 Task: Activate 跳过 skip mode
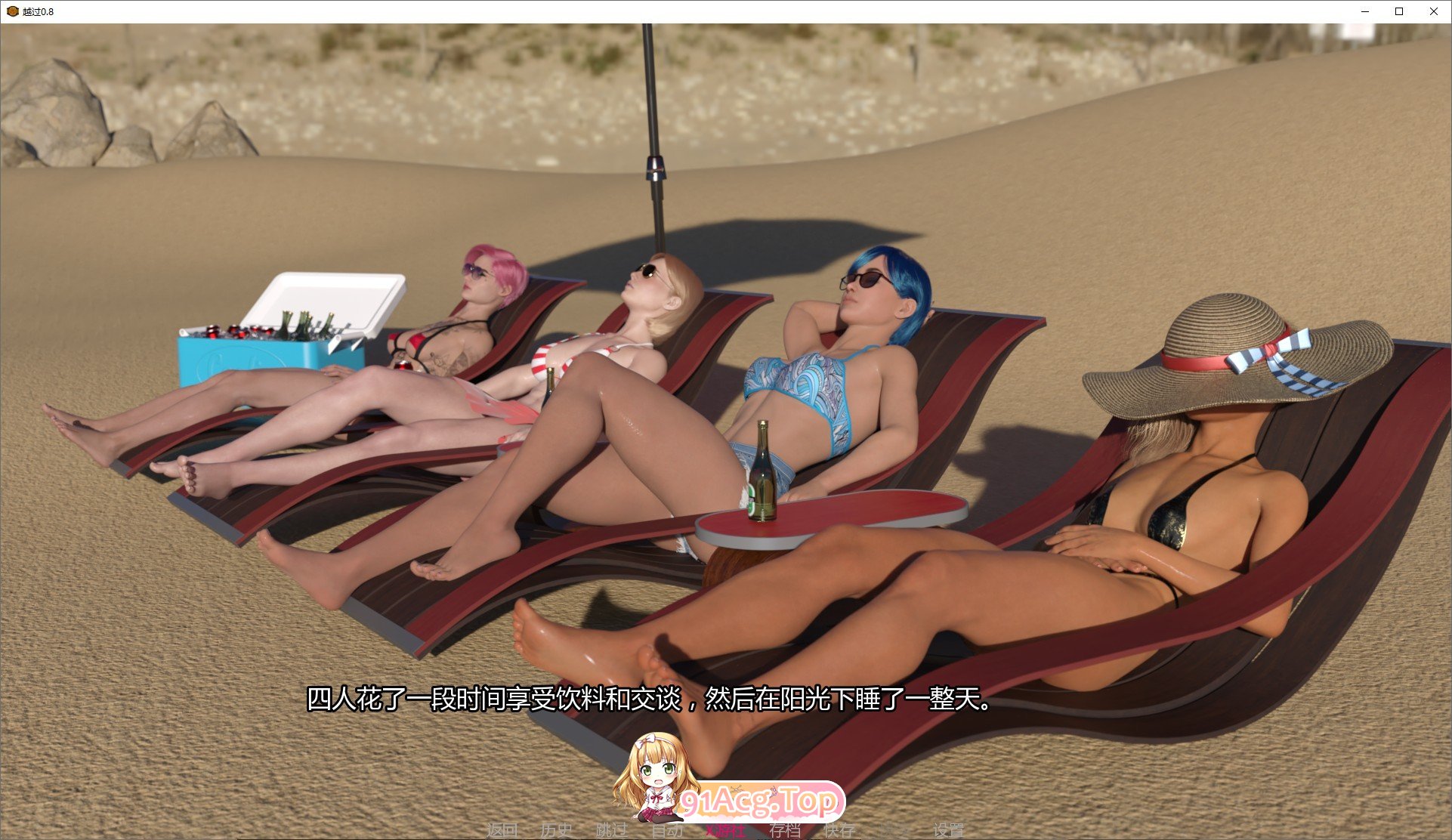(613, 829)
